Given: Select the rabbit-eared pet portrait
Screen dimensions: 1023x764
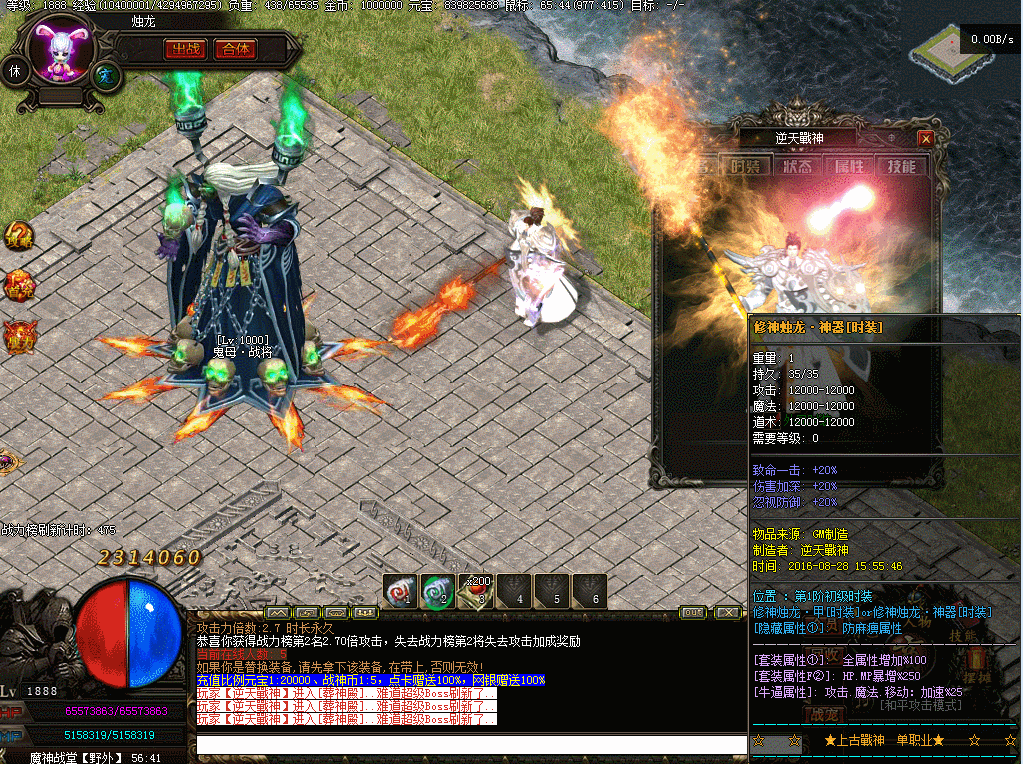Looking at the screenshot, I should click(59, 52).
